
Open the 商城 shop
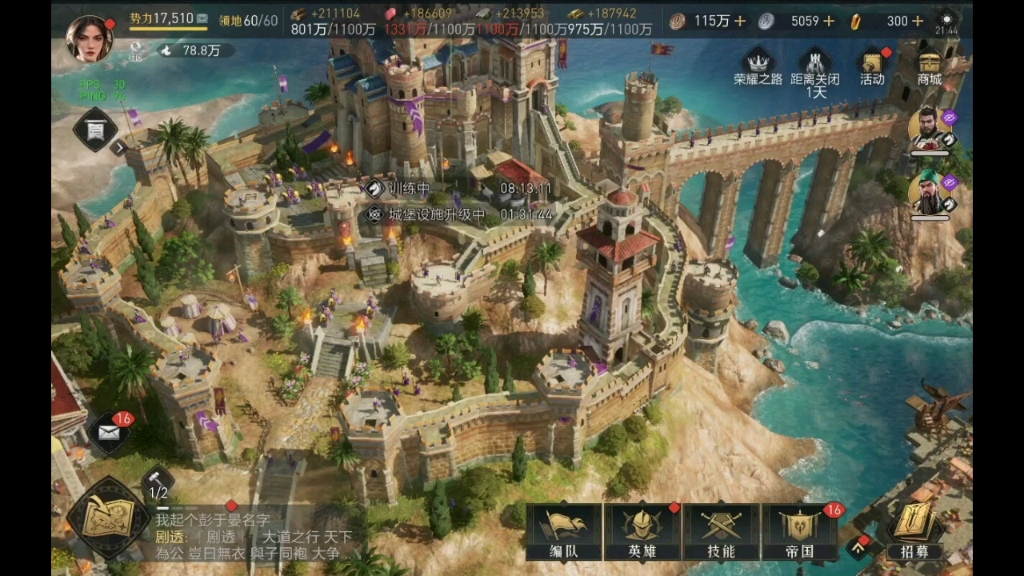coord(929,66)
